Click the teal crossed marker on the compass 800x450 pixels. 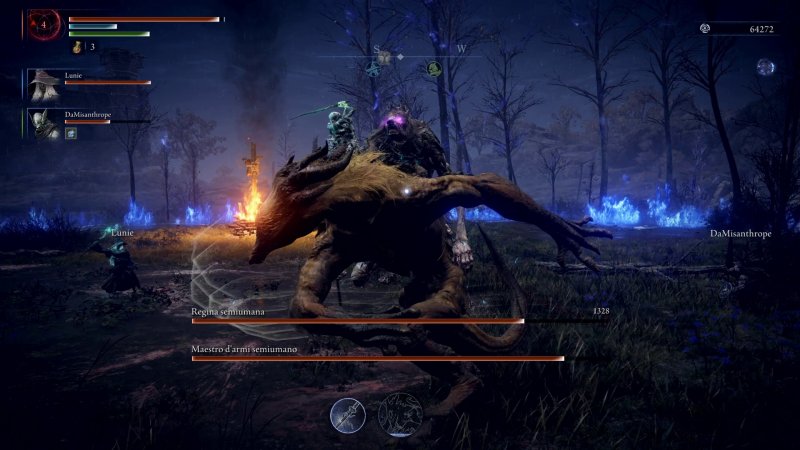(x=372, y=69)
